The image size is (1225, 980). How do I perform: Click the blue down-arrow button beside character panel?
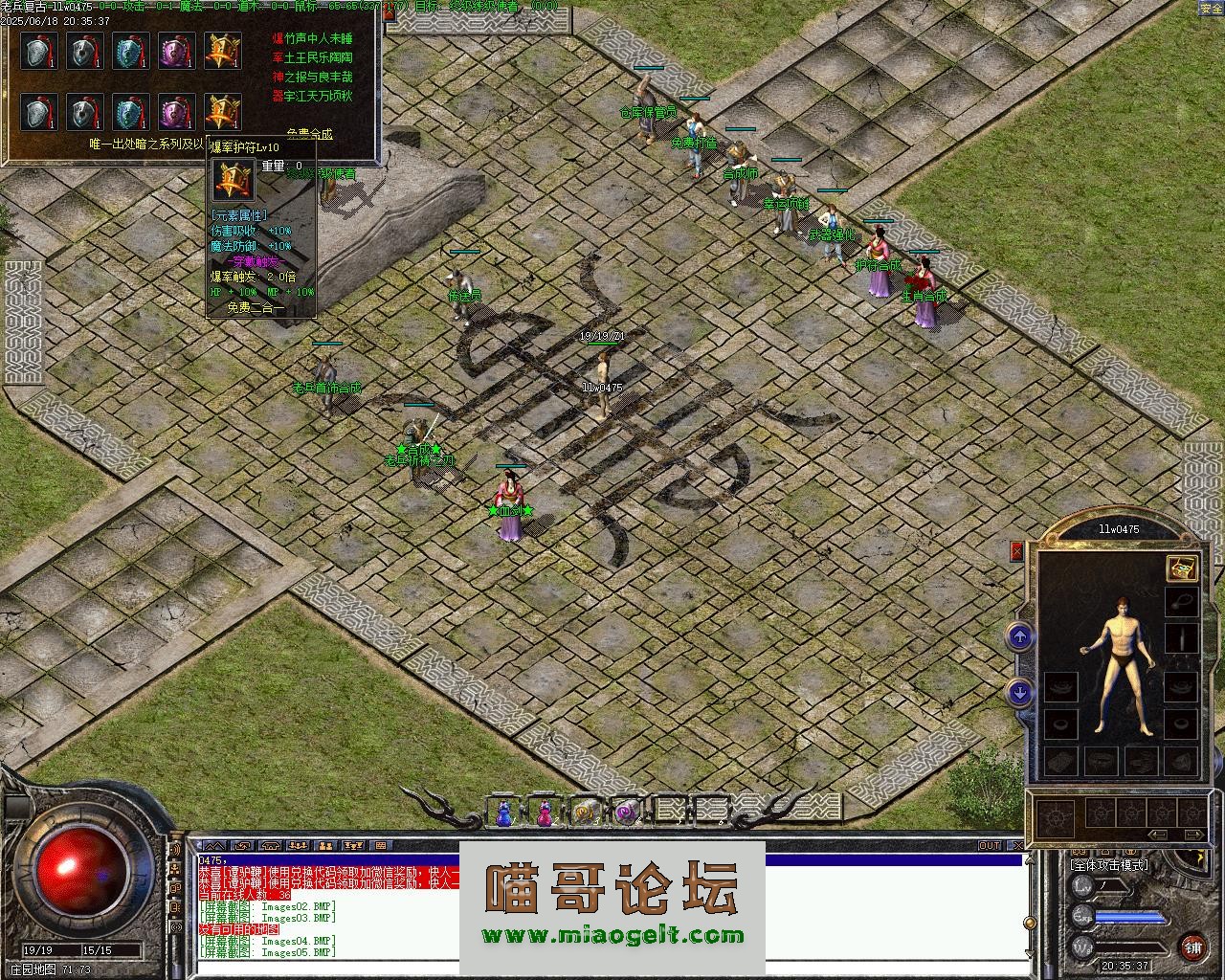[1019, 692]
